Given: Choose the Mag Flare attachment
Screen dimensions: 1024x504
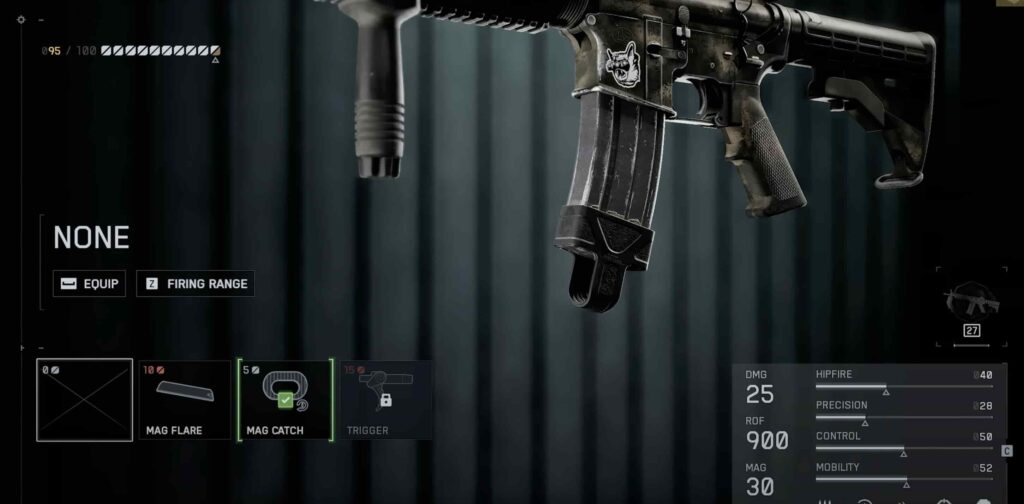Looking at the screenshot, I should (185, 400).
